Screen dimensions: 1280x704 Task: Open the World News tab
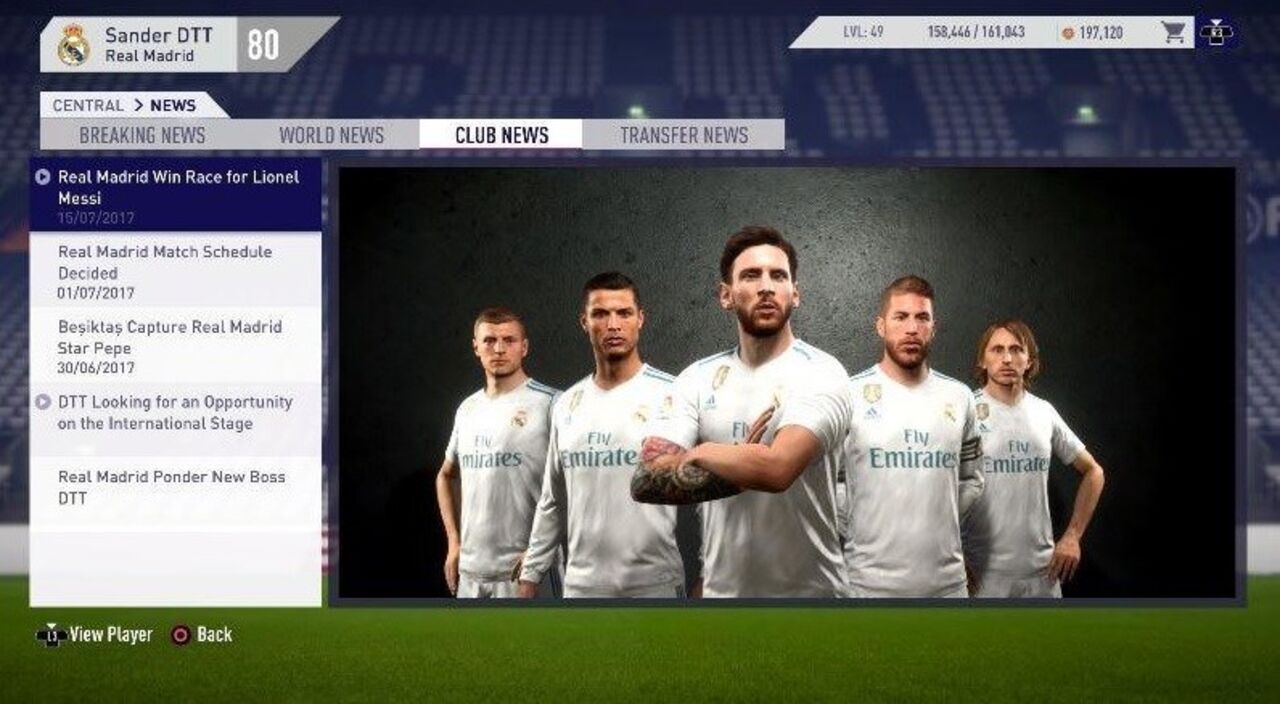[x=331, y=135]
